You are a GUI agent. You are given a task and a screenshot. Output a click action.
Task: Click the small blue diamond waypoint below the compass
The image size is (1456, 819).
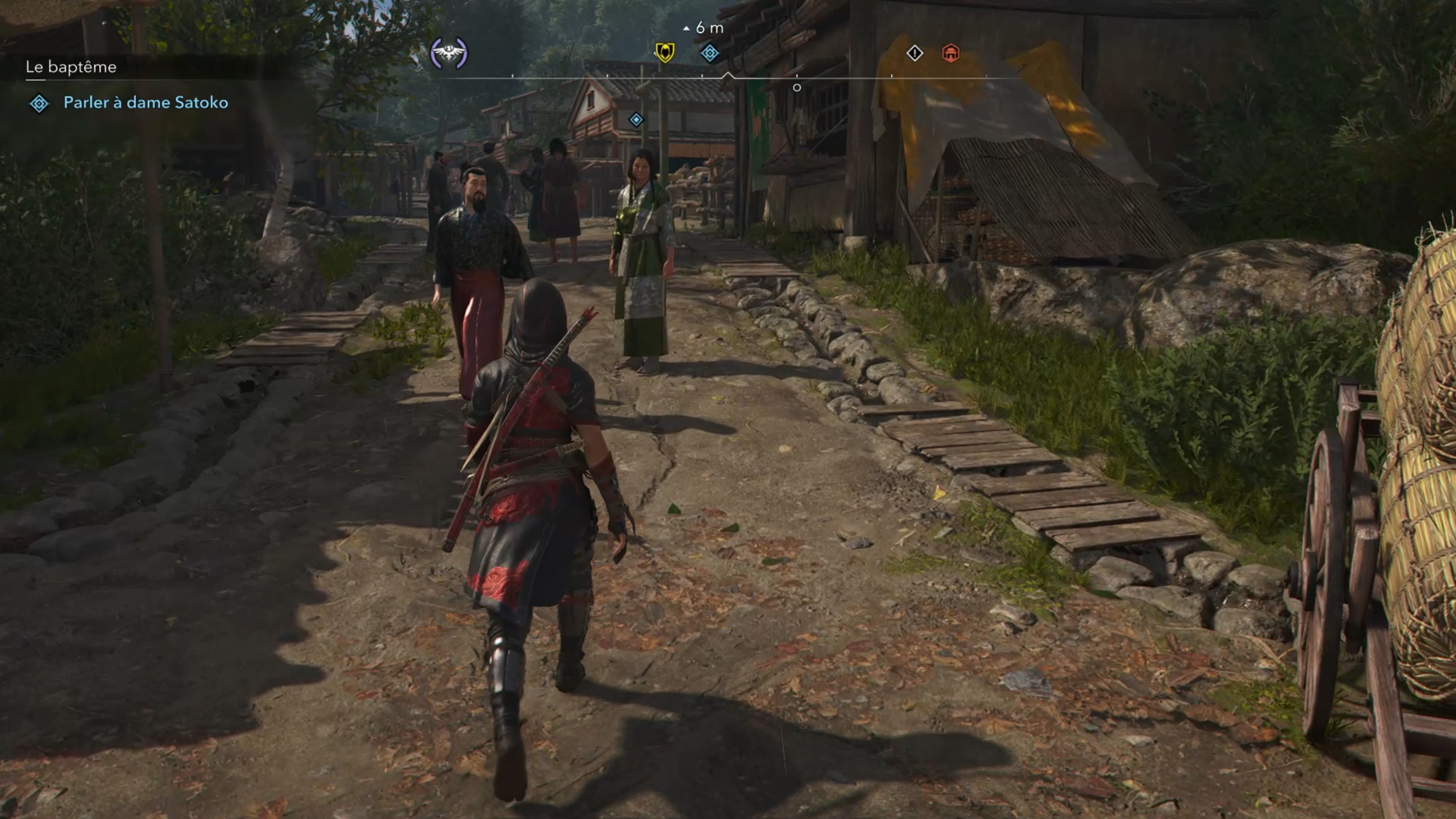(x=637, y=120)
